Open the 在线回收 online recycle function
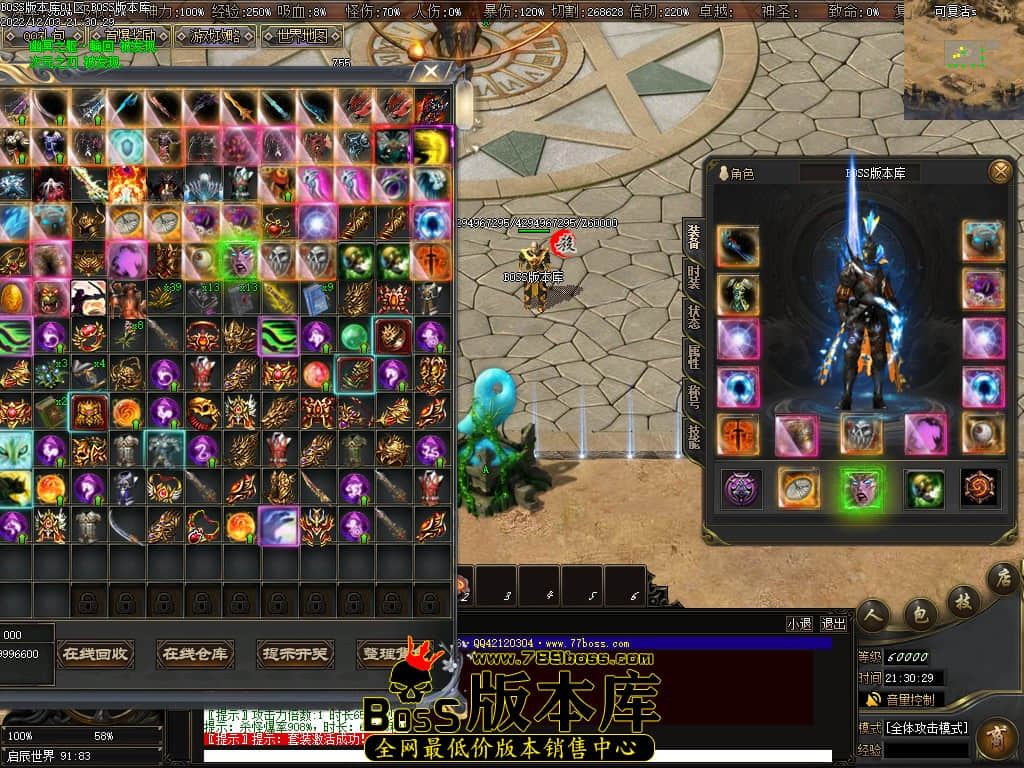 pos(95,654)
